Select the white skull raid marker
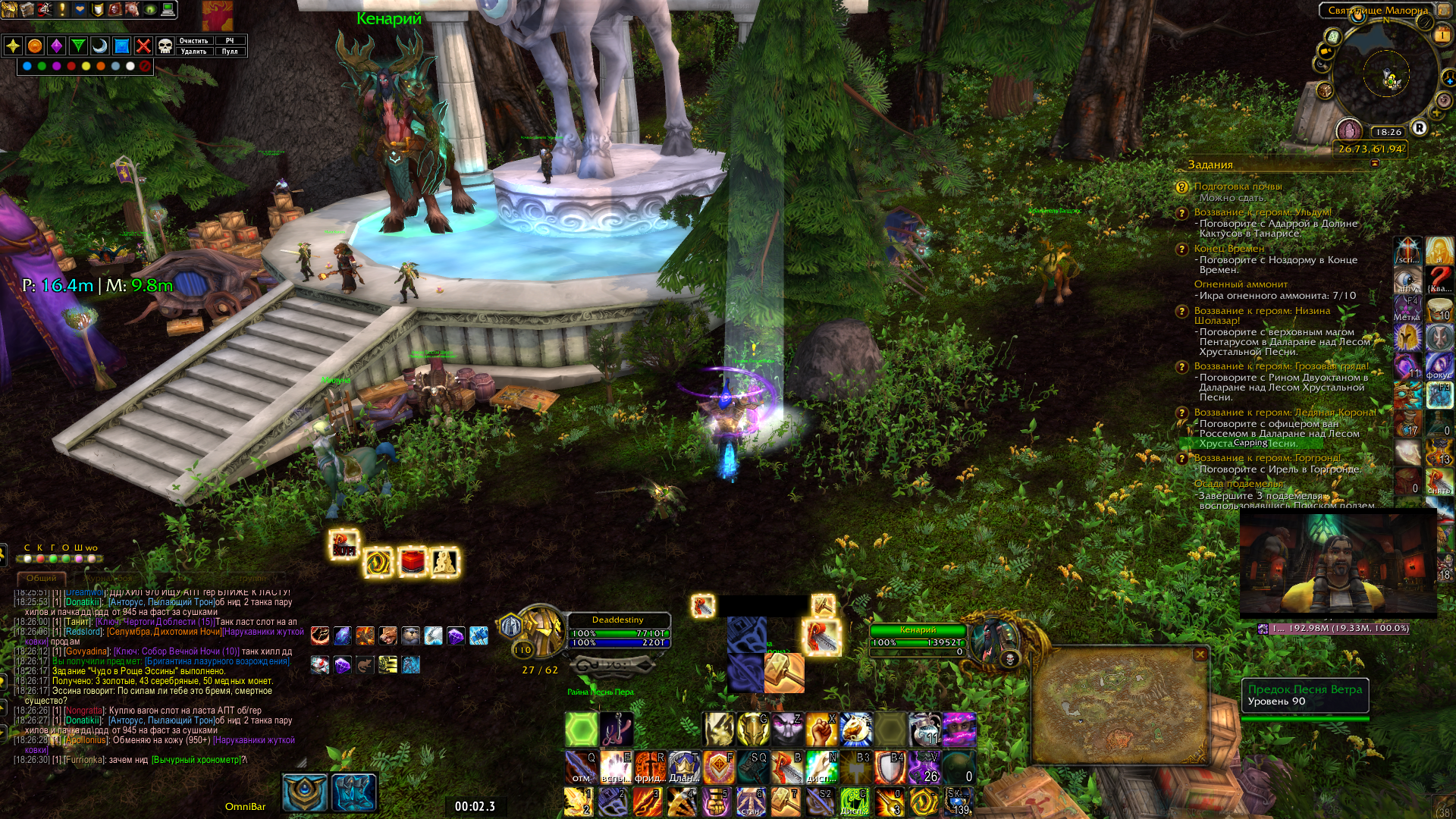This screenshot has width=1456, height=819. pyautogui.click(x=165, y=46)
